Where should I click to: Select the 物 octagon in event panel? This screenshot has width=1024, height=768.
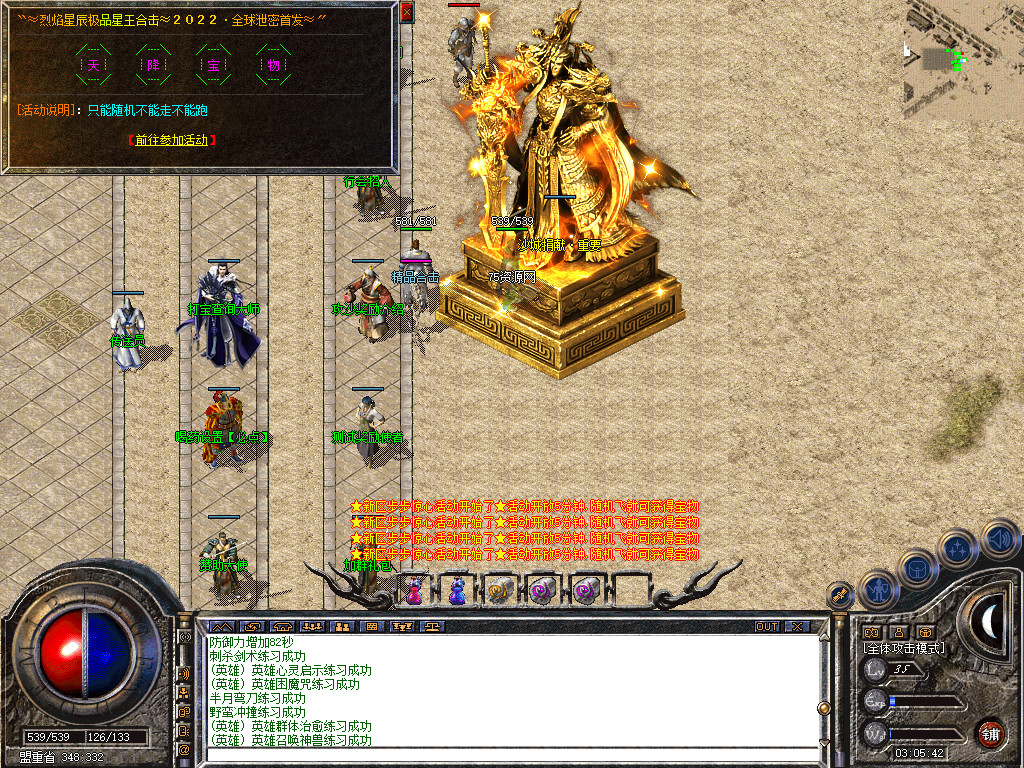click(274, 65)
